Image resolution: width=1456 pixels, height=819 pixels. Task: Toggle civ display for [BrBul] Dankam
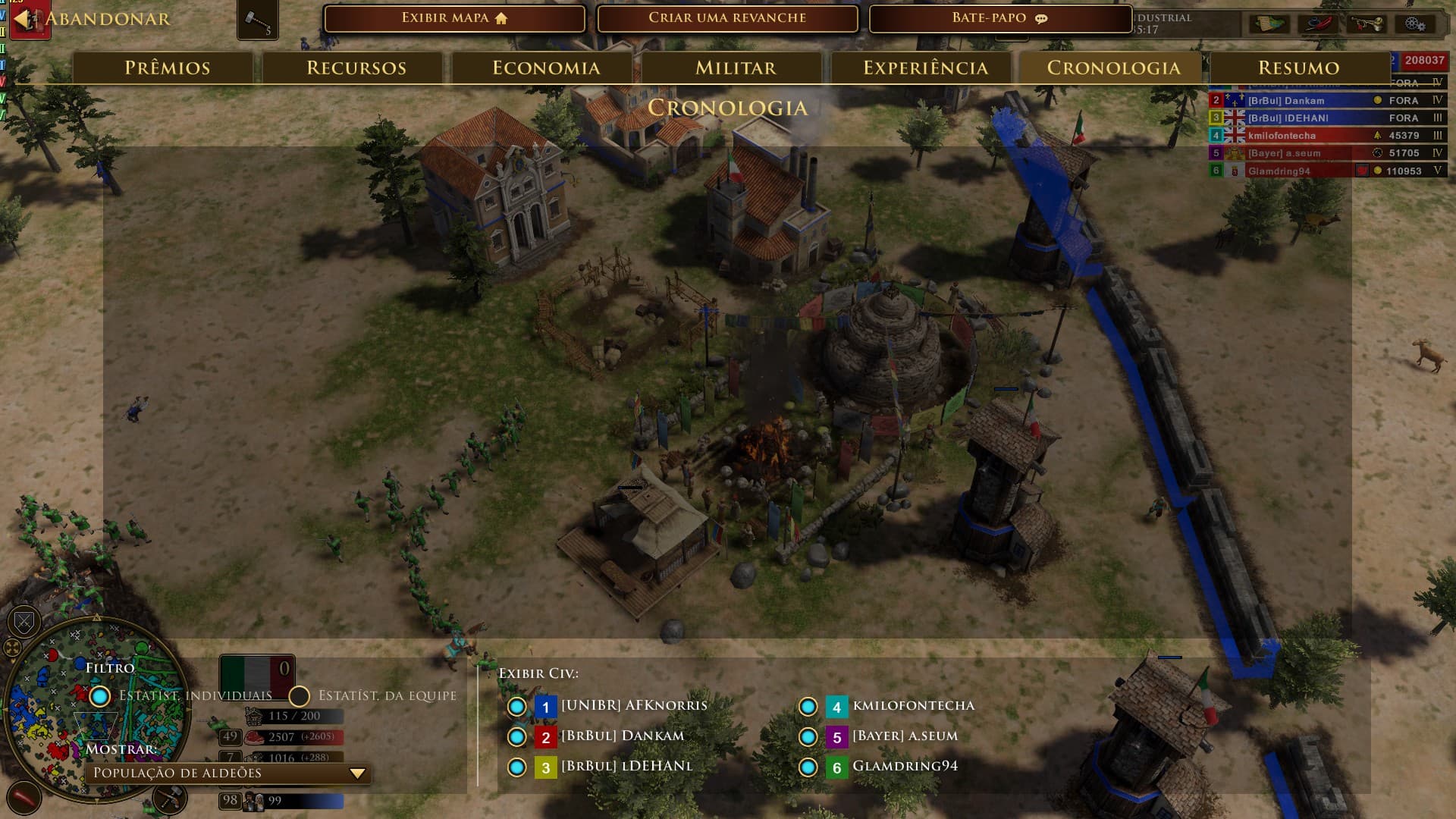click(x=517, y=737)
